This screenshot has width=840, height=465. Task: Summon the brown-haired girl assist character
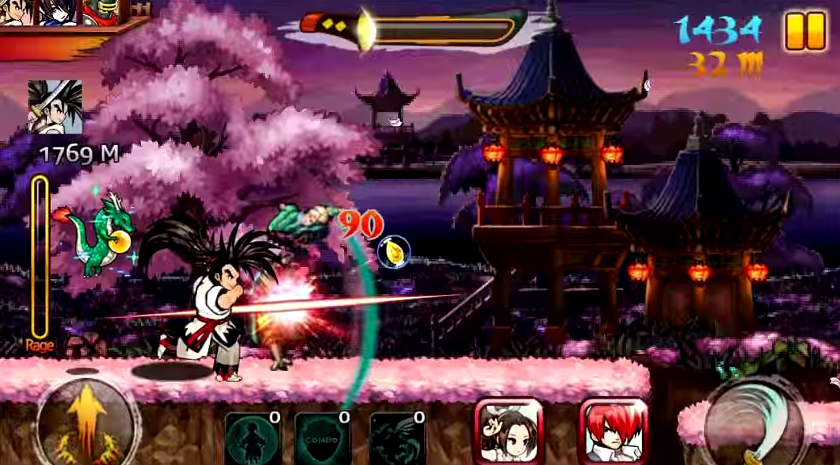coord(508,432)
